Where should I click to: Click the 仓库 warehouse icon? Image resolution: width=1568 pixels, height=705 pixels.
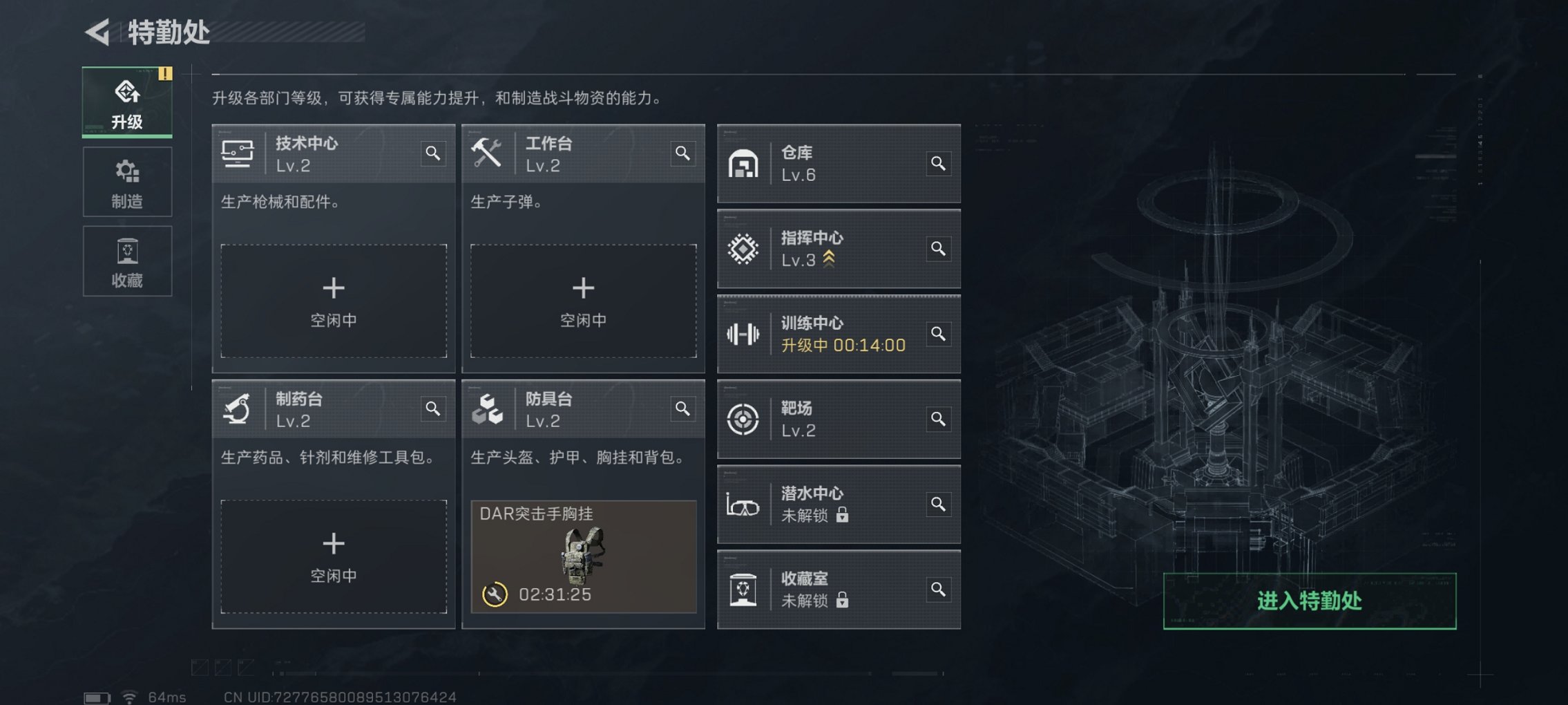coord(745,164)
